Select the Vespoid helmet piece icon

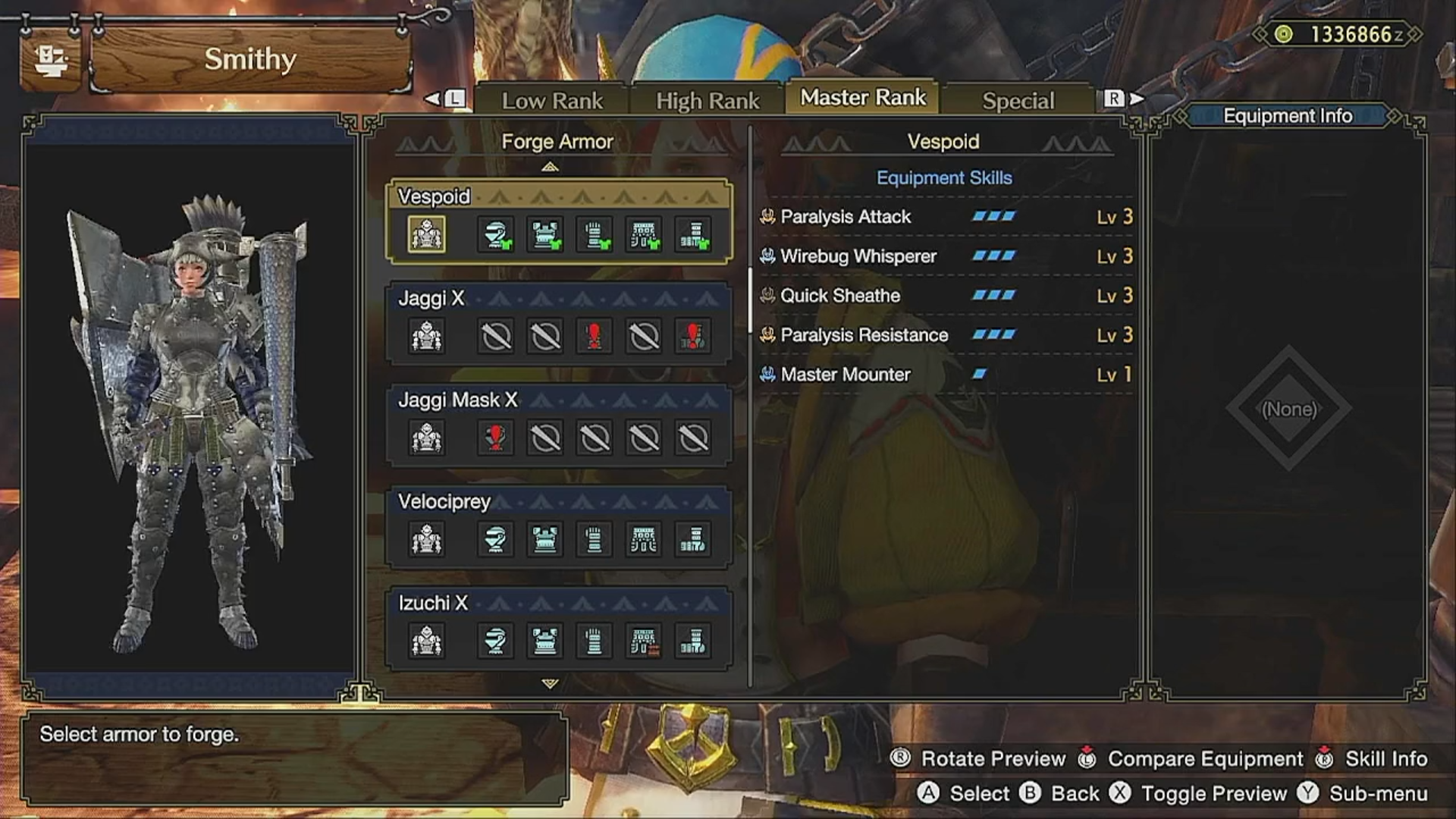(x=496, y=235)
